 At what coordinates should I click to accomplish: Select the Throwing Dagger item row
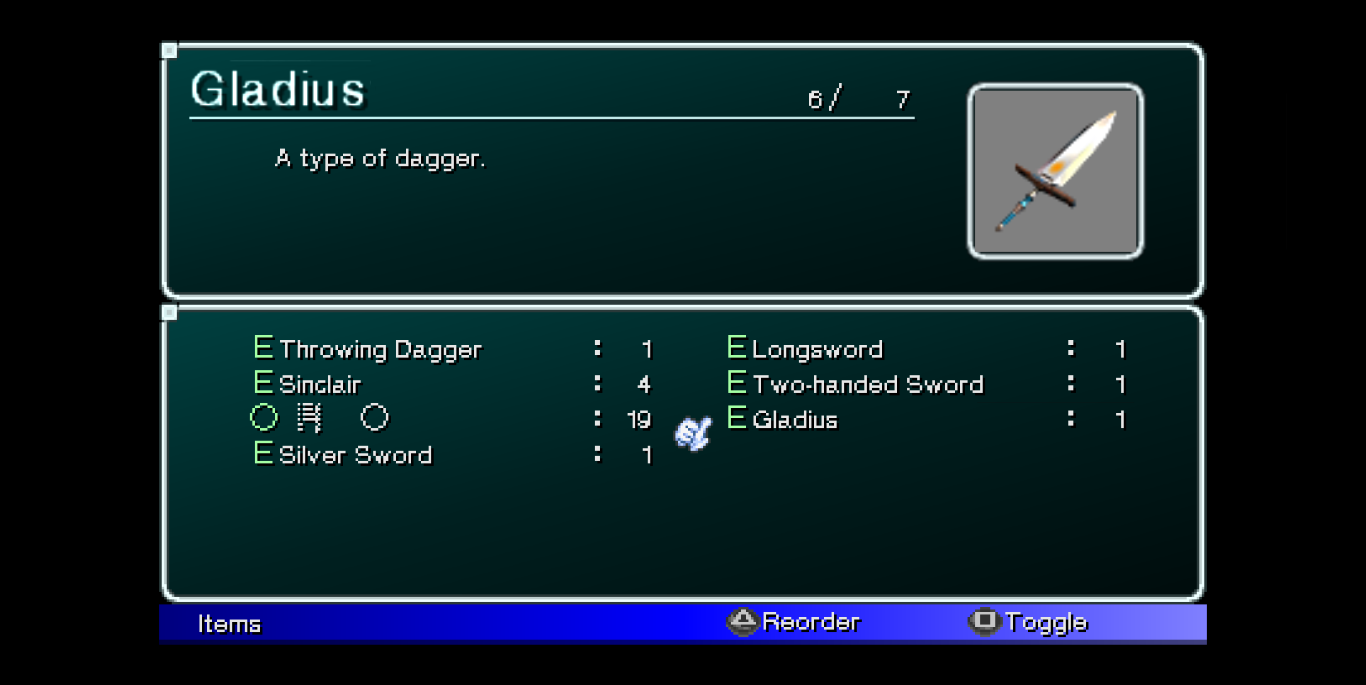click(380, 349)
